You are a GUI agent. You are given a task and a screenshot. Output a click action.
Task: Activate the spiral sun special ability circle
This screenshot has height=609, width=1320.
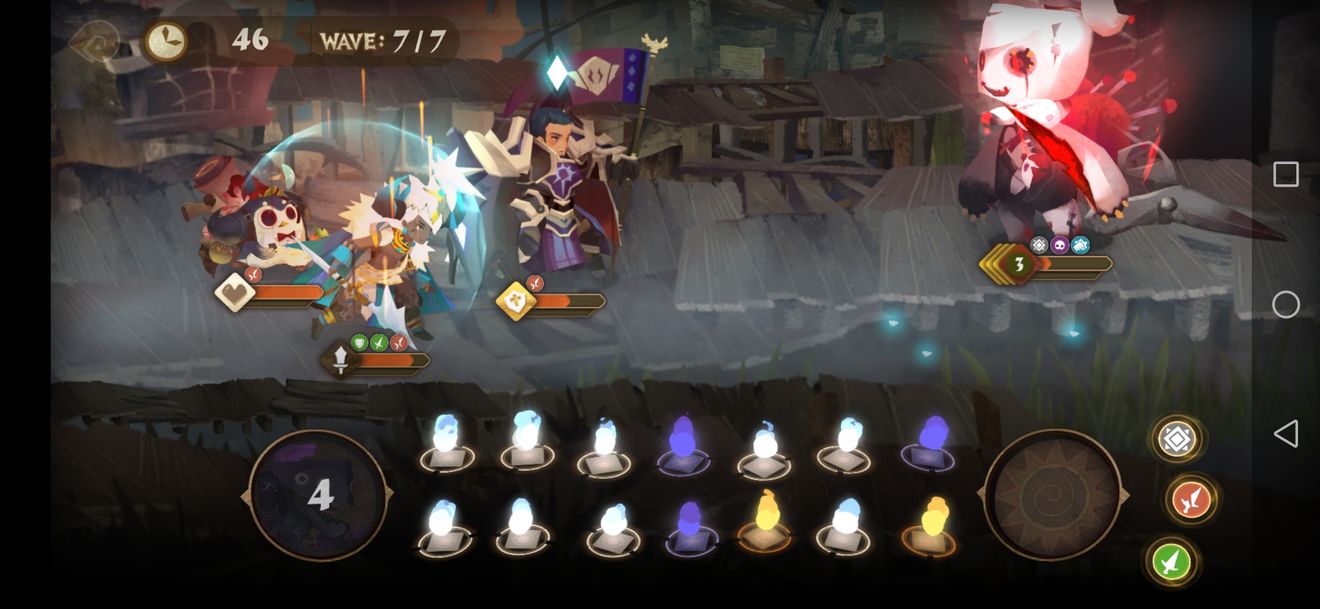click(1052, 495)
